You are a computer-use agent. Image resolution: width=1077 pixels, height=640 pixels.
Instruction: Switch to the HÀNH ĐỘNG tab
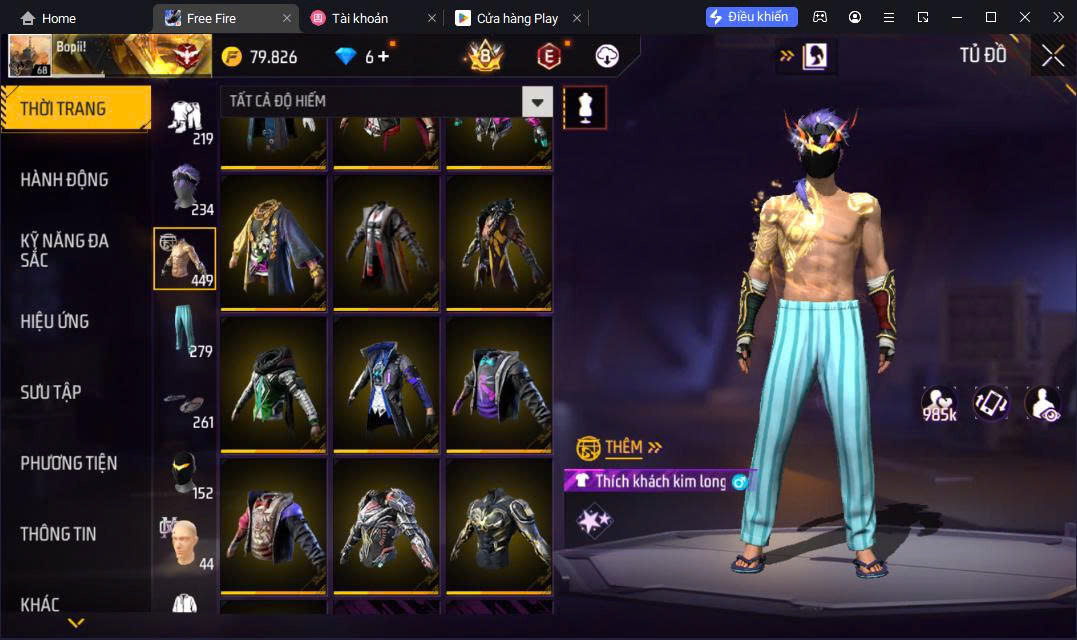[x=65, y=180]
